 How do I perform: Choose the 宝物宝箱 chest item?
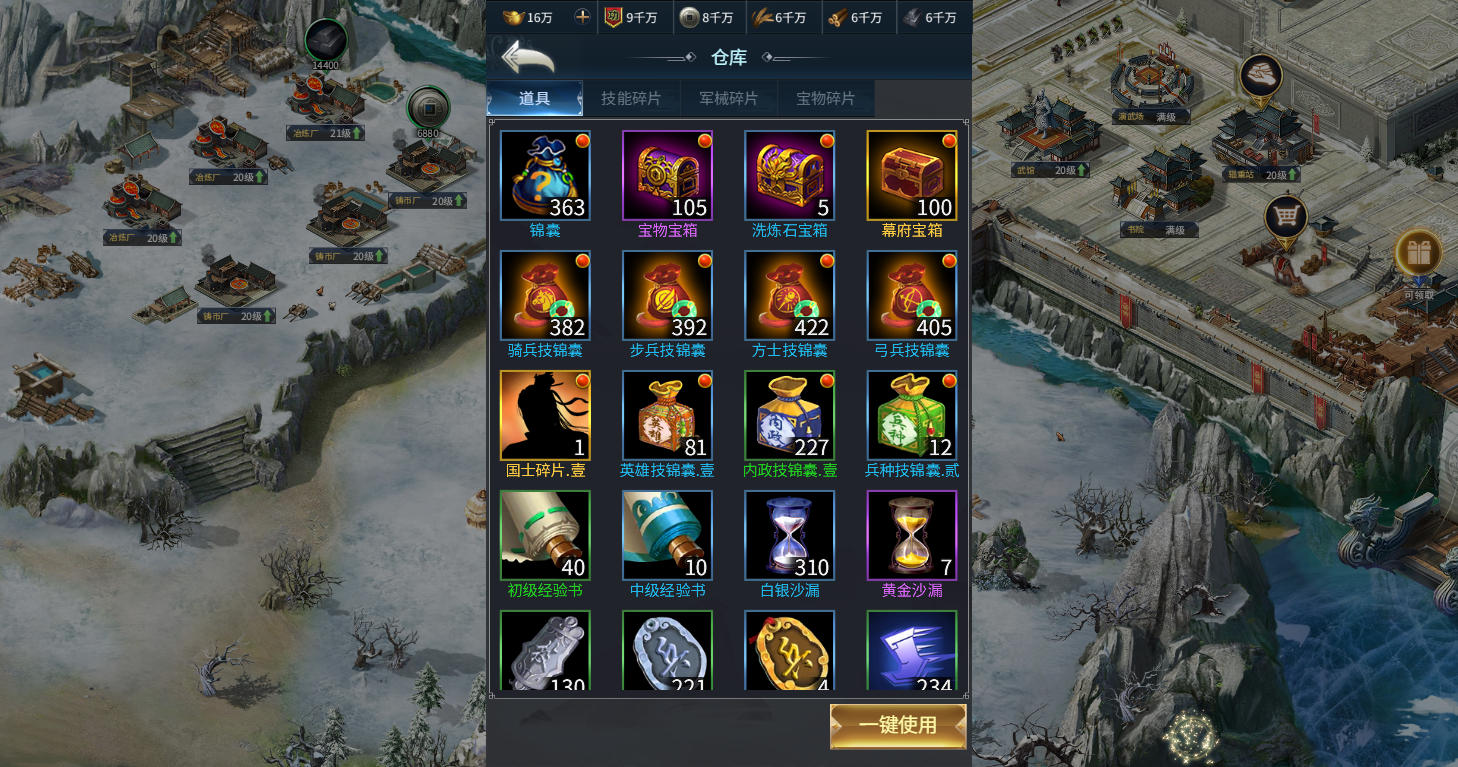coord(667,176)
